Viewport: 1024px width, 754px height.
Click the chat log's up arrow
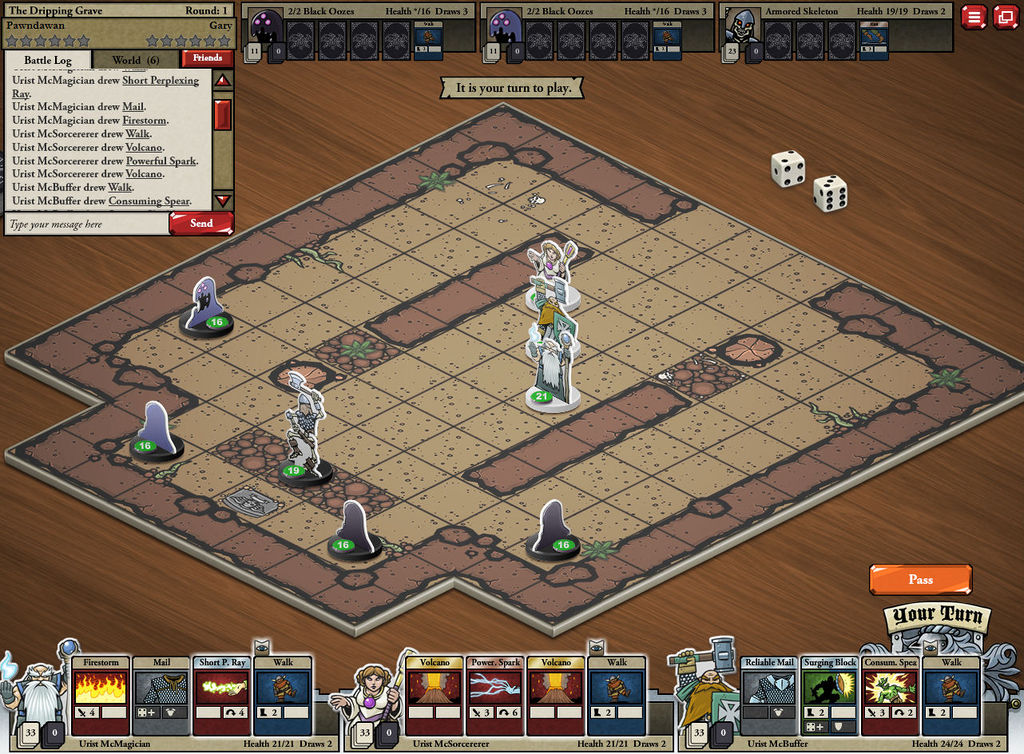tap(223, 80)
